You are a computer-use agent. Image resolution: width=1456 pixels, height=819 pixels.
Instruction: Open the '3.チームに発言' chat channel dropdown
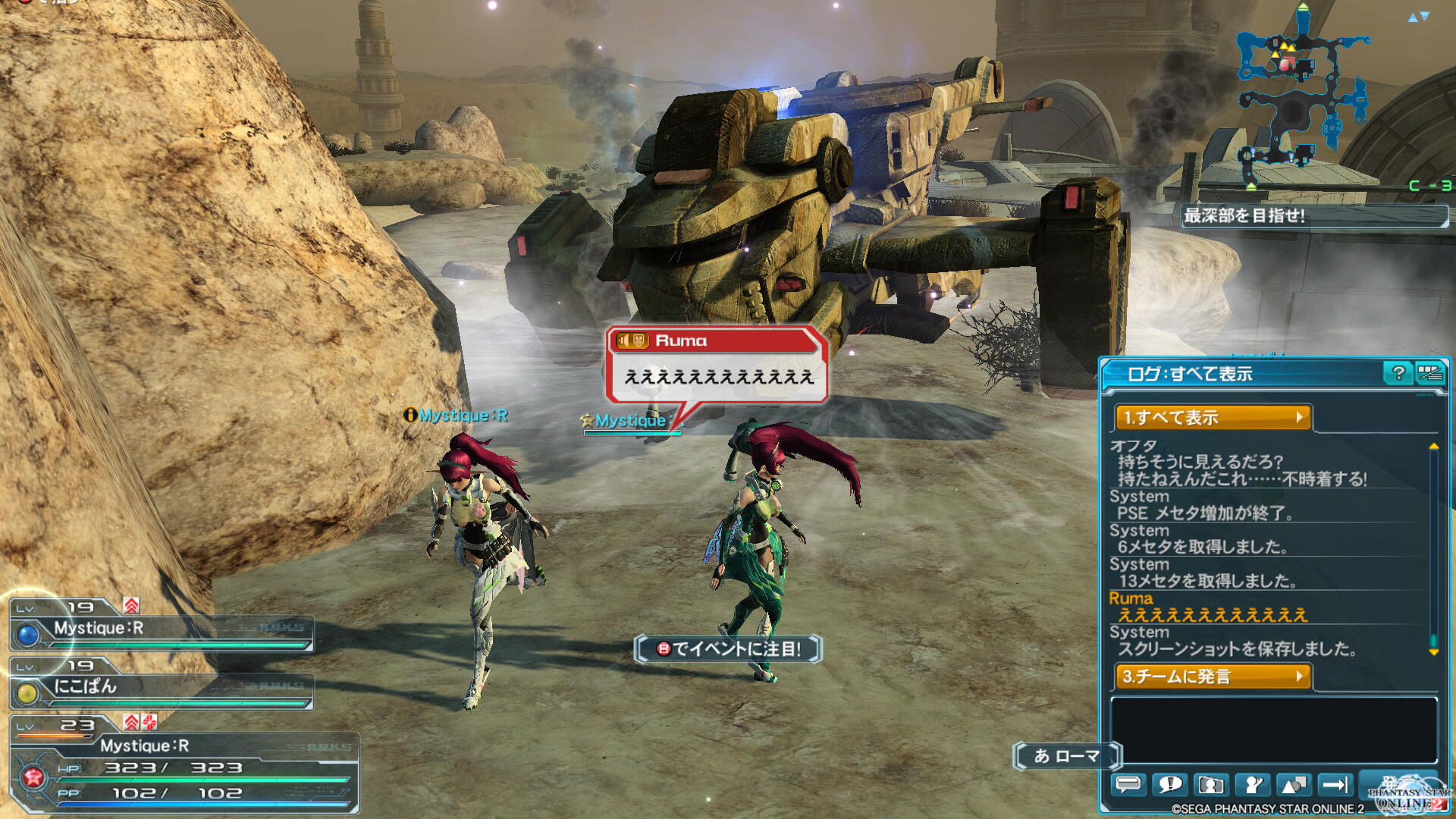point(1213,676)
